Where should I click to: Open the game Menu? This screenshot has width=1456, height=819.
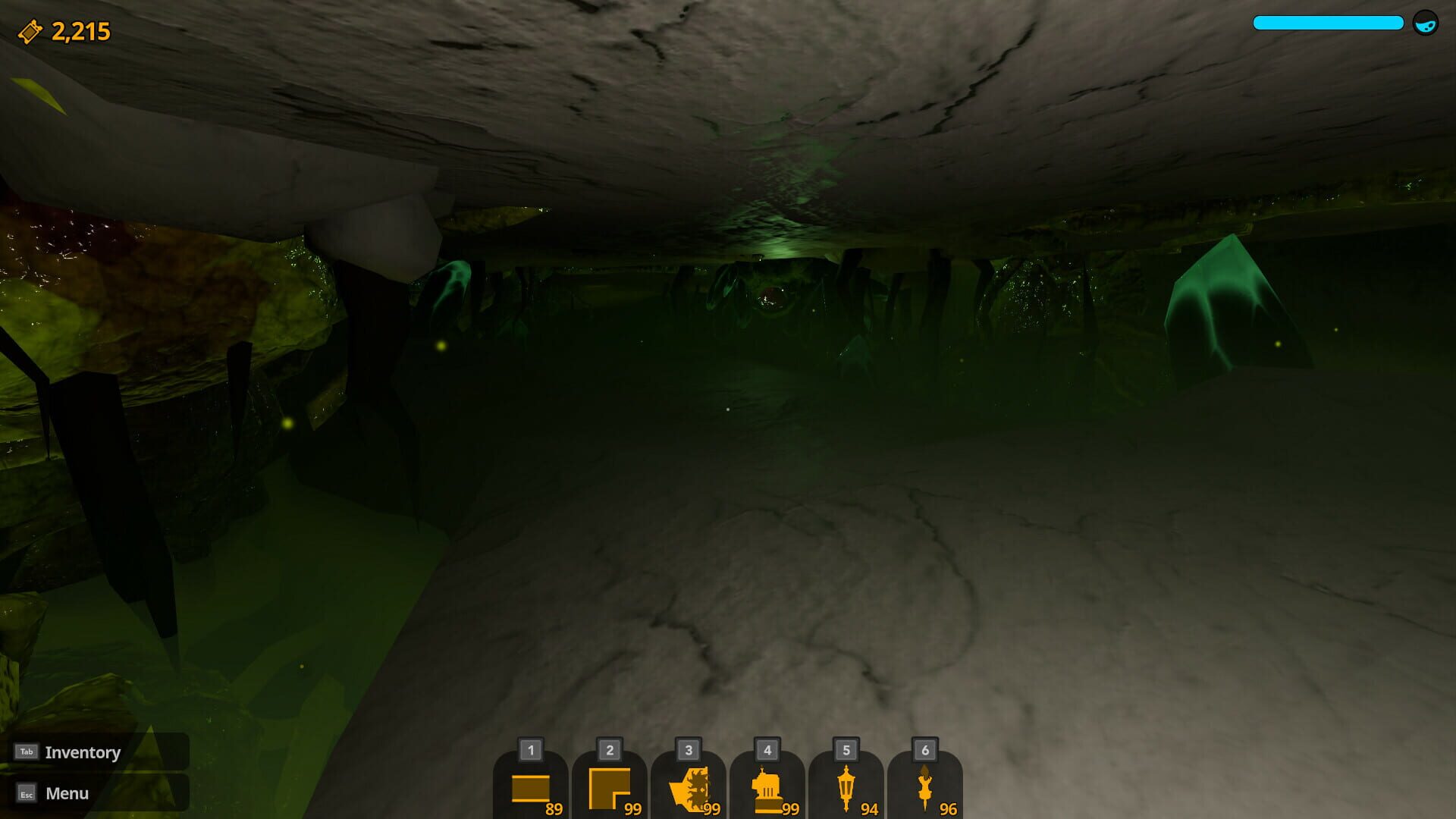click(x=67, y=793)
